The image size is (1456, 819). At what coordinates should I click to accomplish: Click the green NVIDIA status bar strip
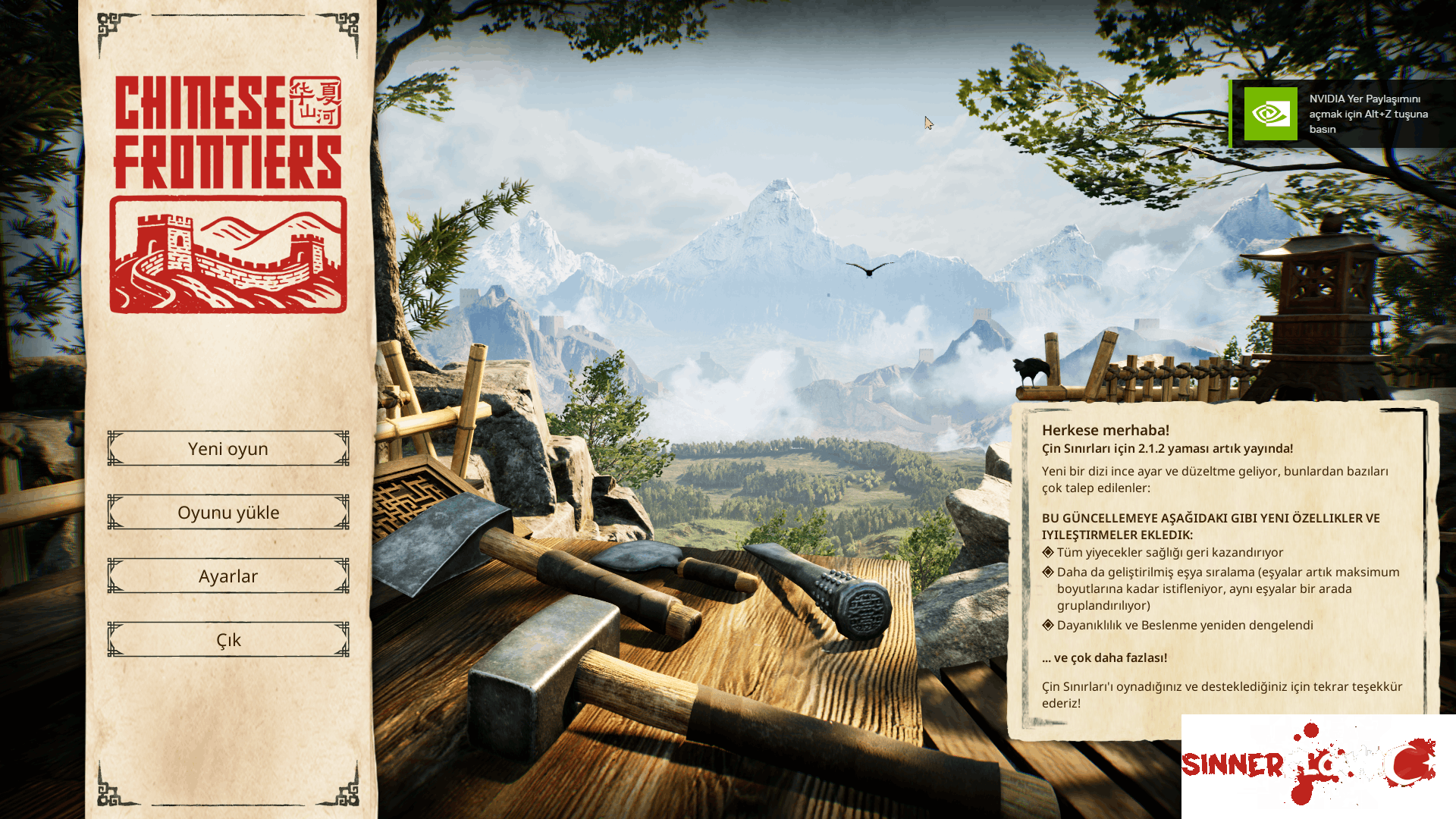1232,114
